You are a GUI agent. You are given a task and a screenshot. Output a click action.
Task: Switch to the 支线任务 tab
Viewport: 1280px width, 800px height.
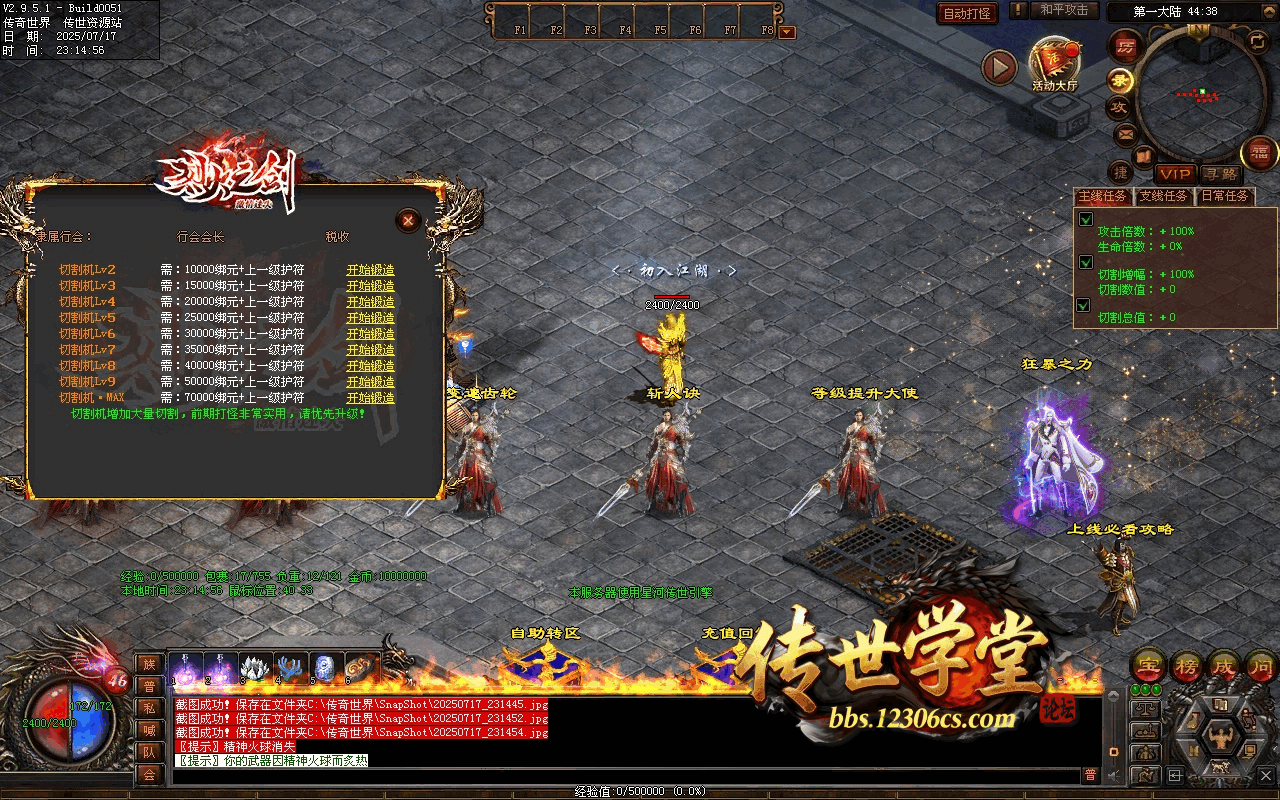1164,197
